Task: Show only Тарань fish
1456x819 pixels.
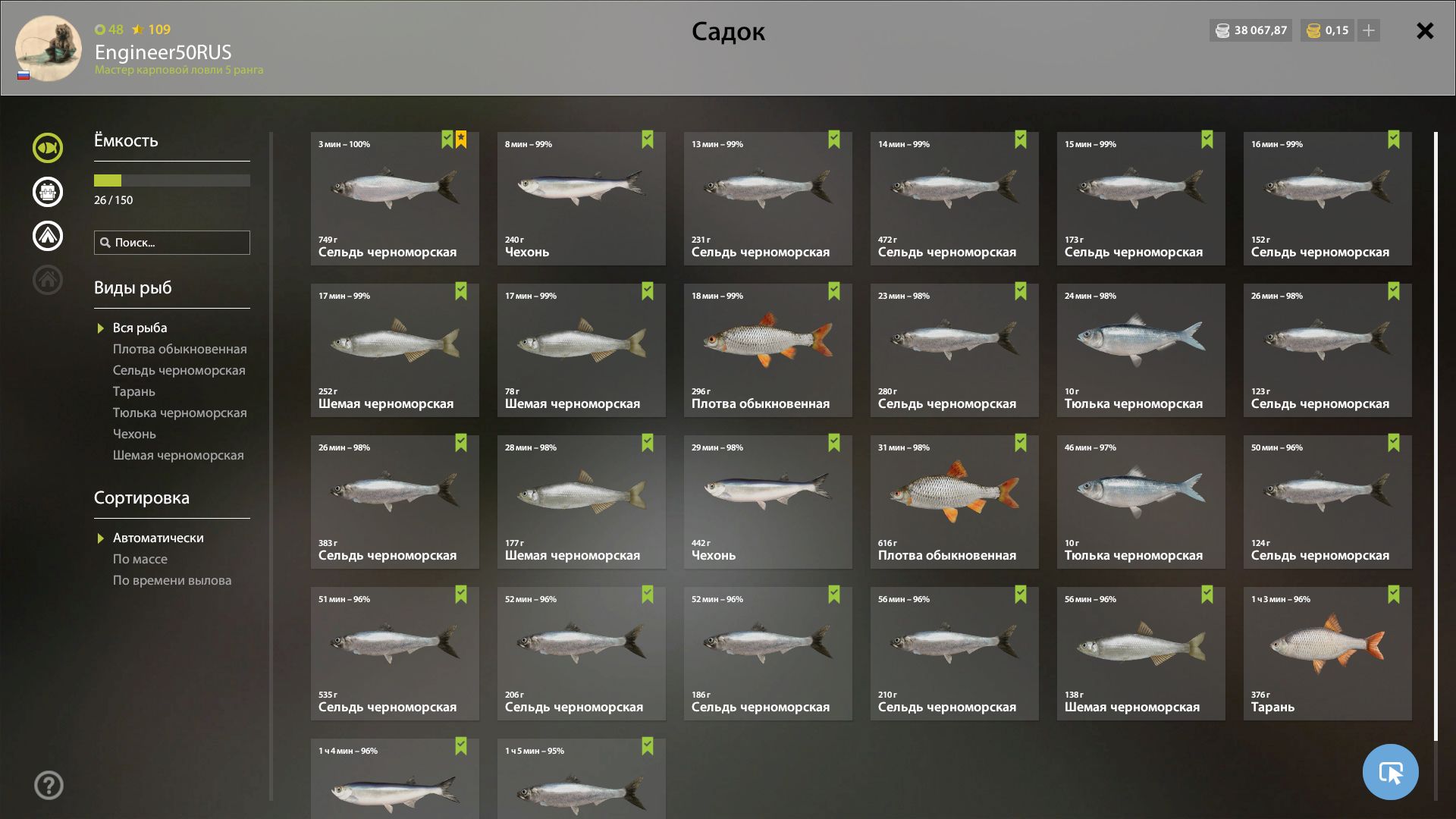Action: (x=134, y=392)
